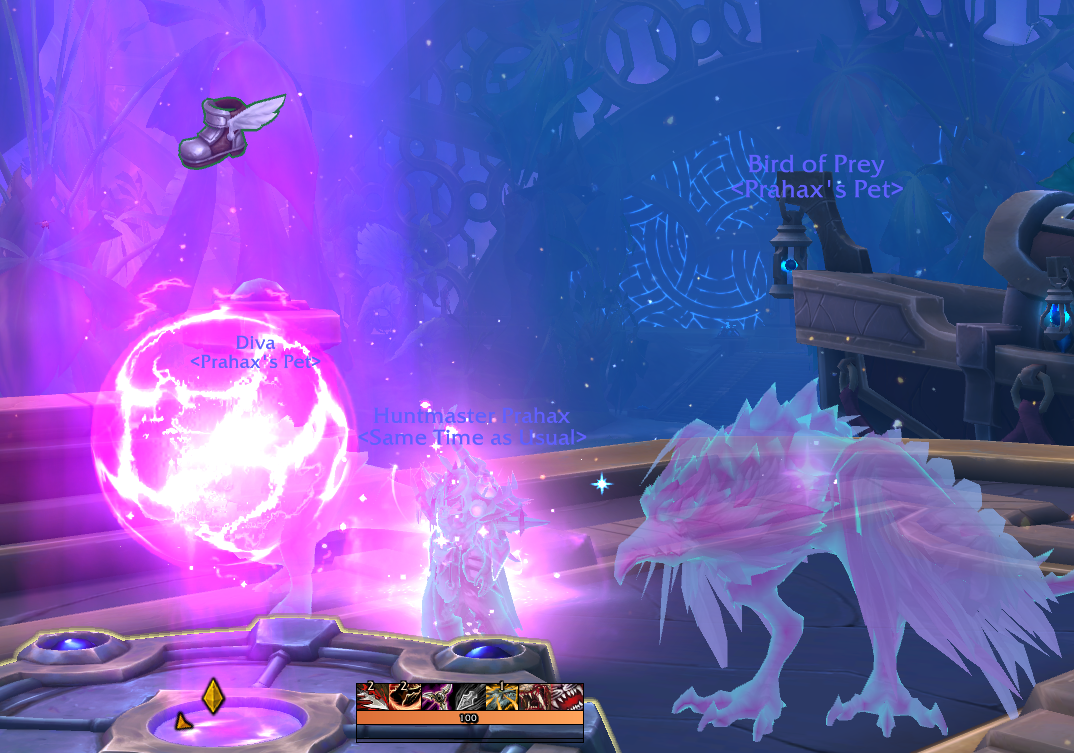Use the white-fanged beast ability
This screenshot has height=753, width=1074.
(566, 697)
